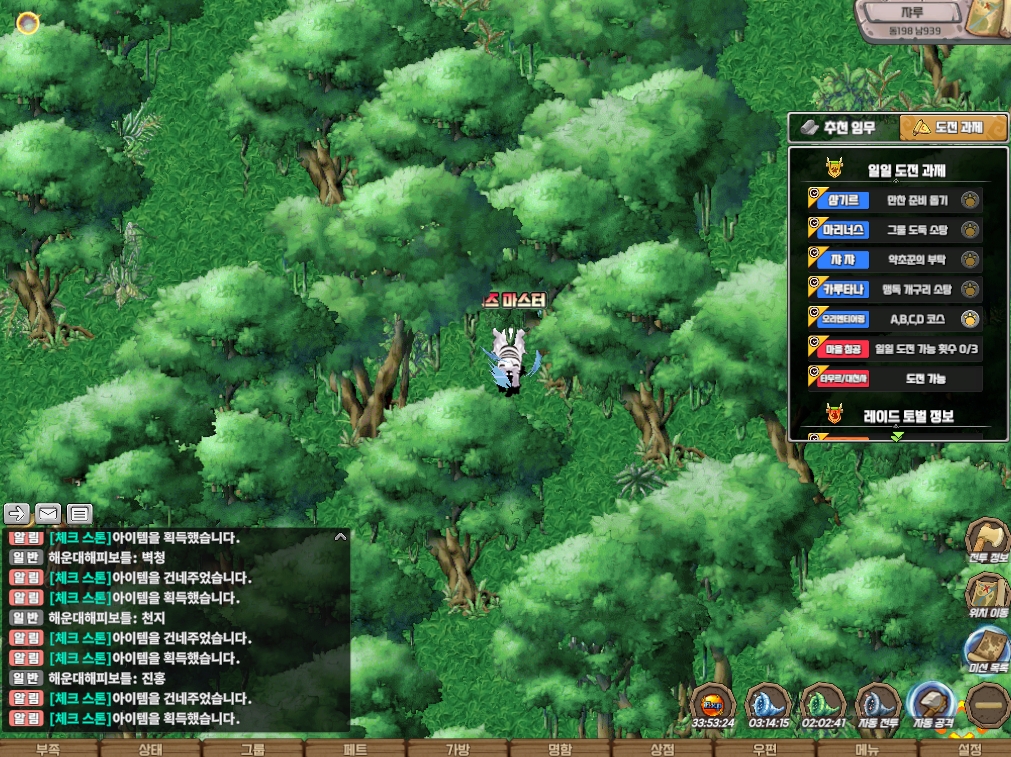Open the 삼기르 daily challenge row
The width and height of the screenshot is (1011, 757).
click(x=895, y=200)
